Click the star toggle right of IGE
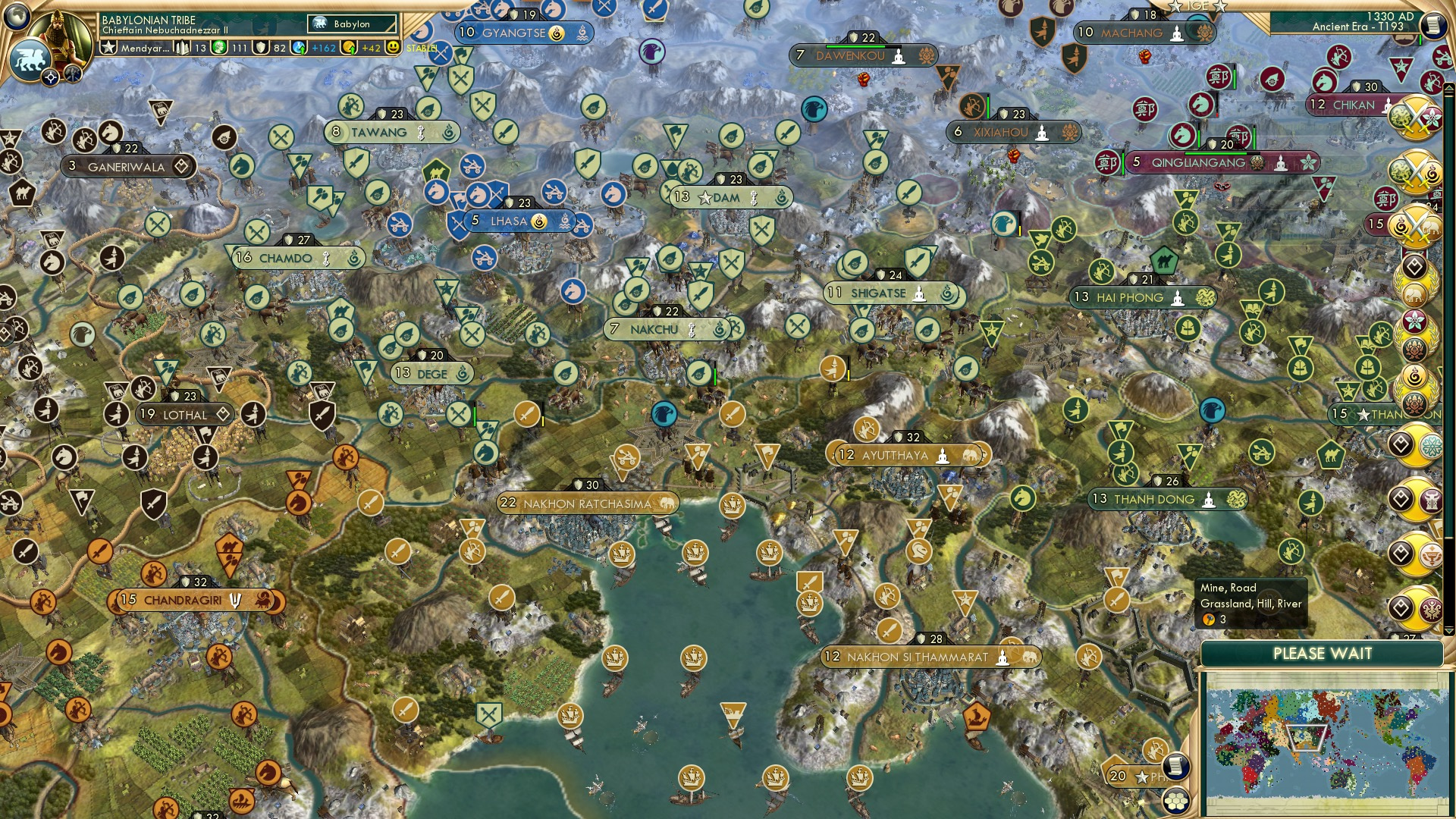1456x819 pixels. coord(1221,7)
